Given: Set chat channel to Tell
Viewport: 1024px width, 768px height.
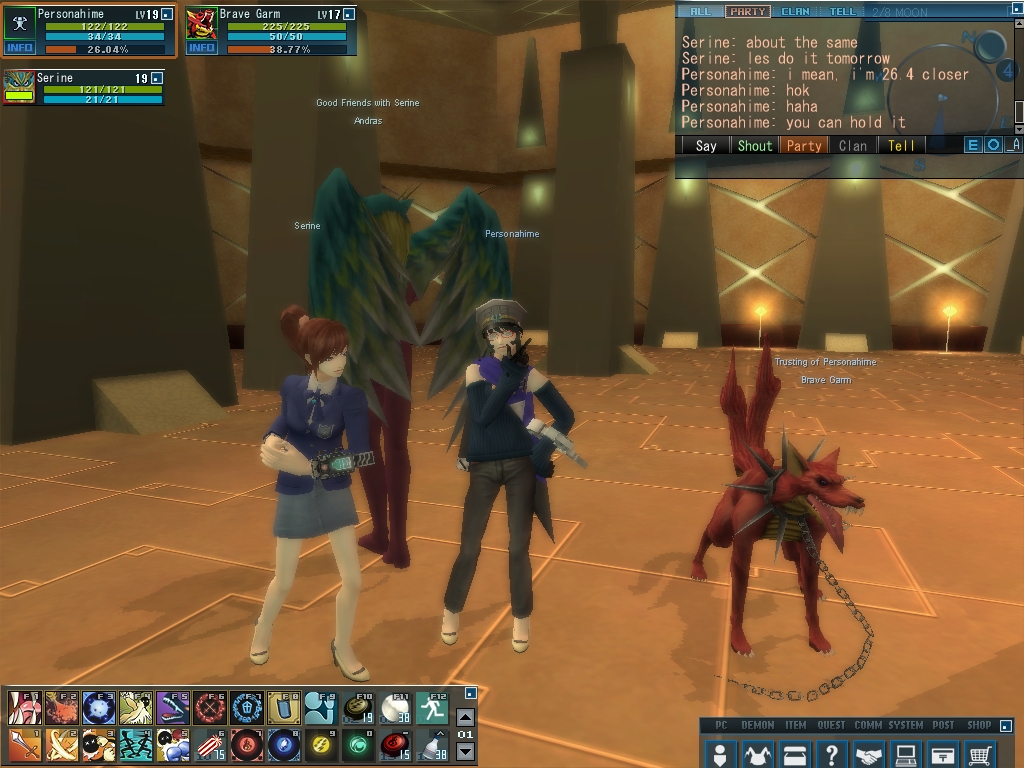Looking at the screenshot, I should 901,145.
